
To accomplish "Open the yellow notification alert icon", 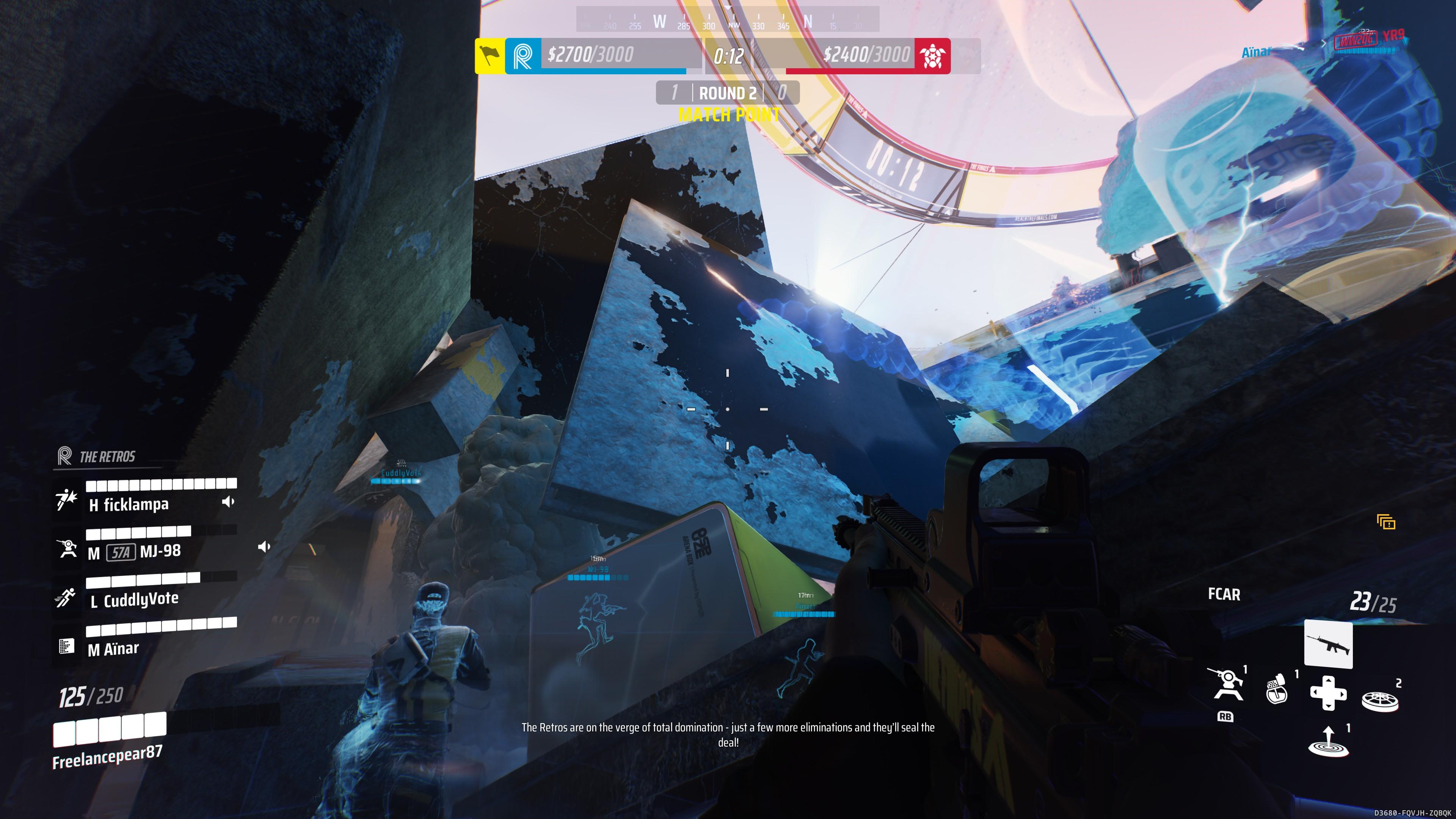I will (1386, 522).
